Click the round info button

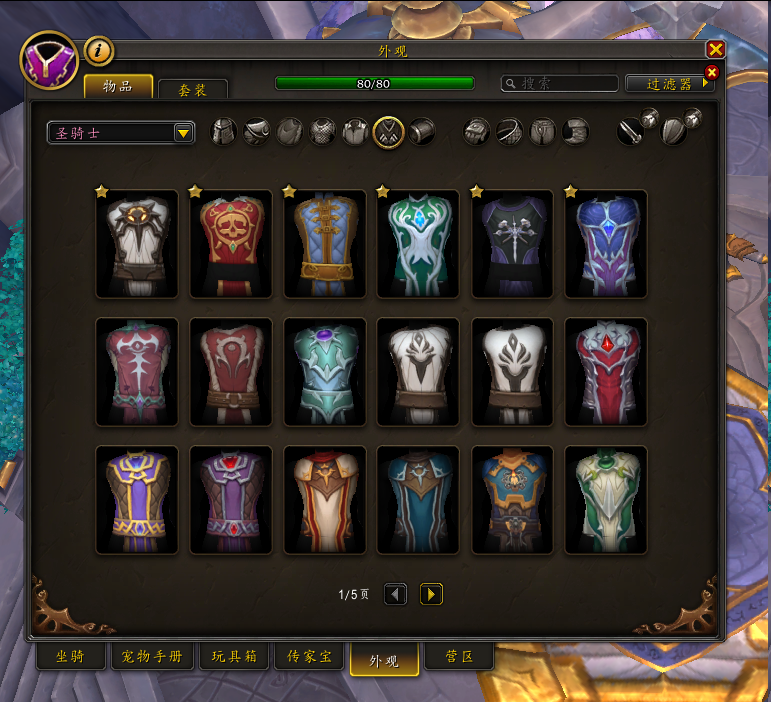98,50
